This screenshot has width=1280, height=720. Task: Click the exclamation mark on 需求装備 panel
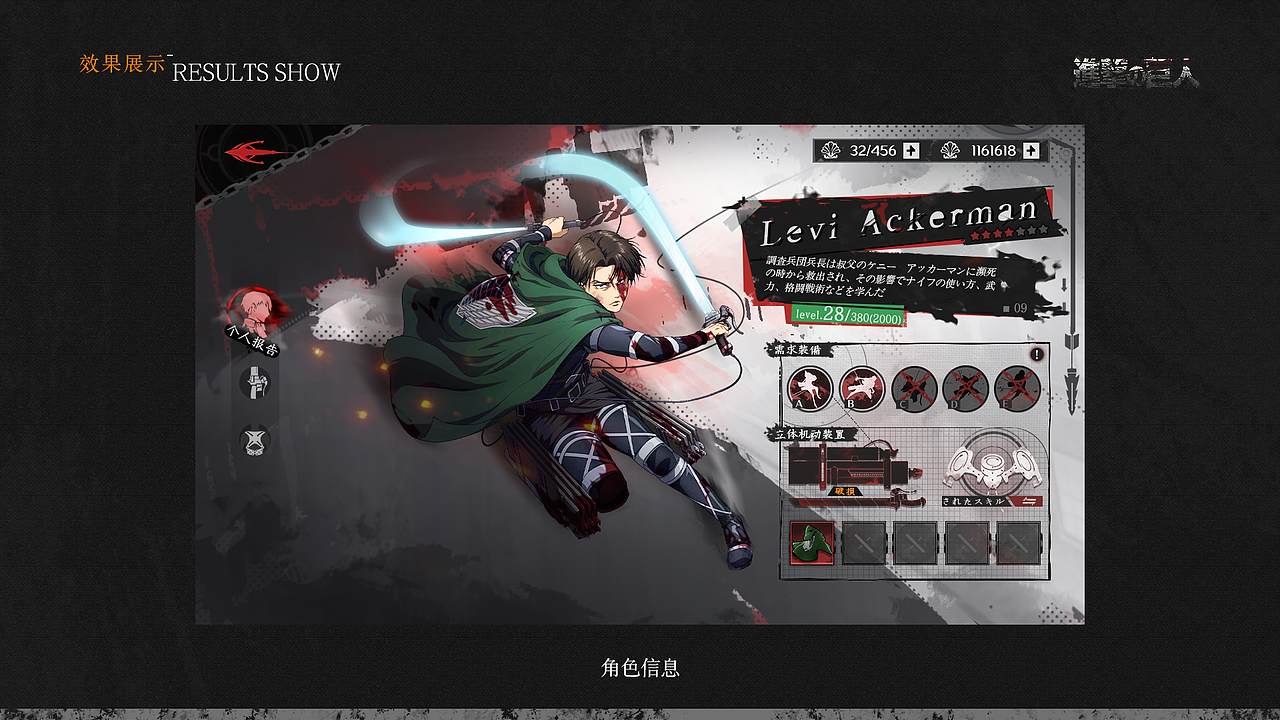click(x=1037, y=354)
